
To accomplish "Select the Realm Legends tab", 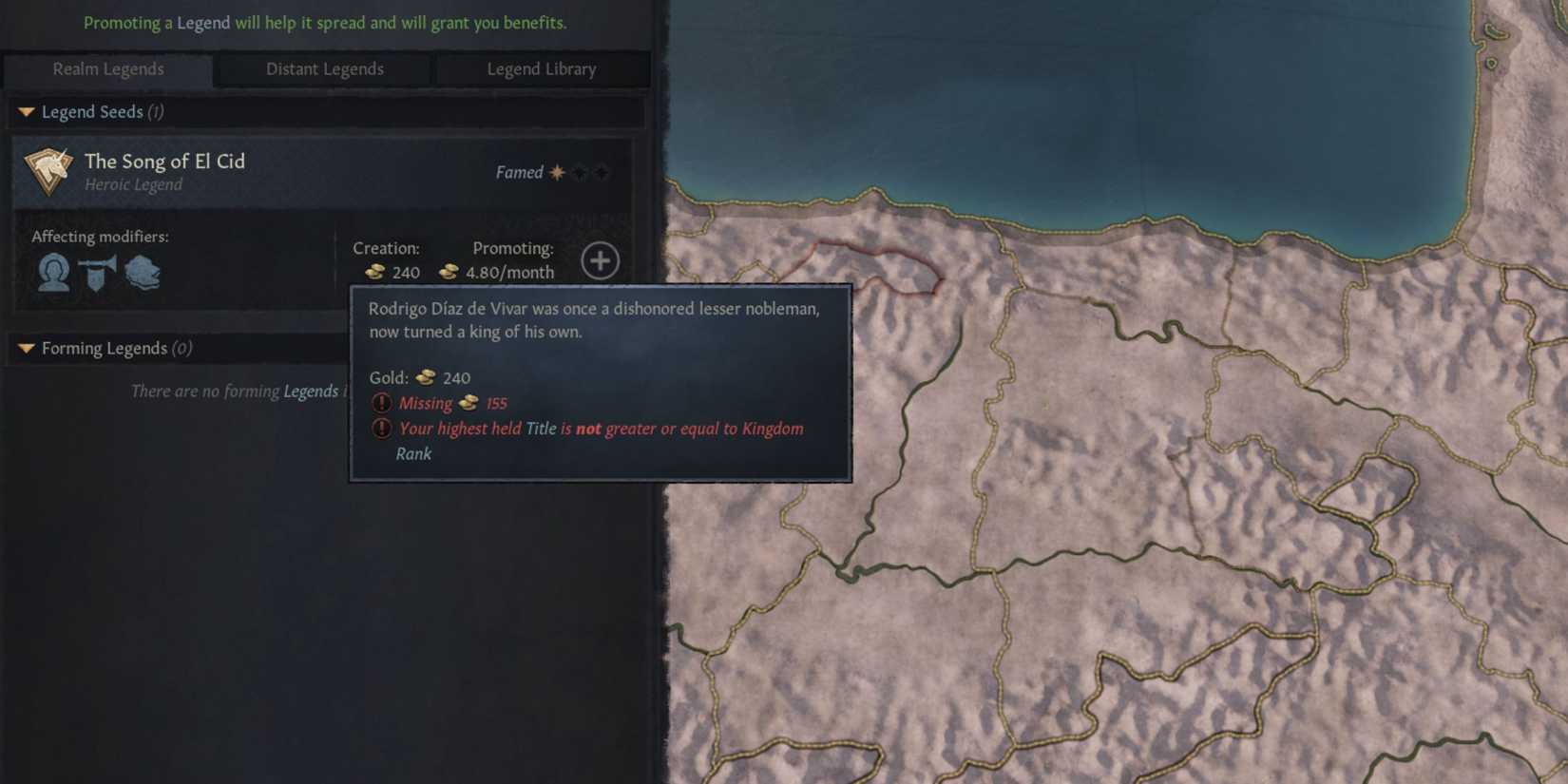I will tap(107, 68).
